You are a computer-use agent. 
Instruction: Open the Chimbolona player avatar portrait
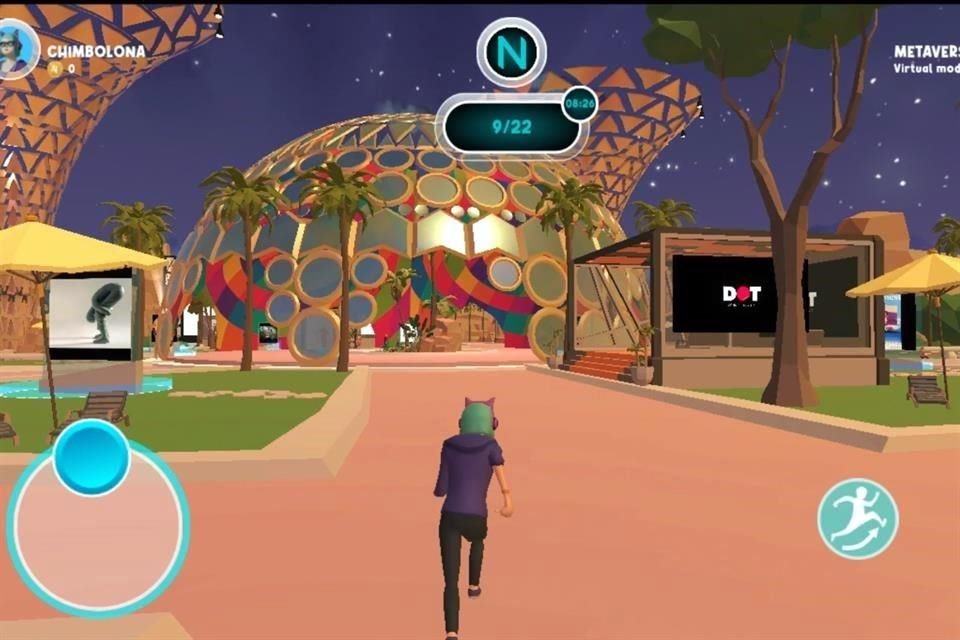(18, 51)
